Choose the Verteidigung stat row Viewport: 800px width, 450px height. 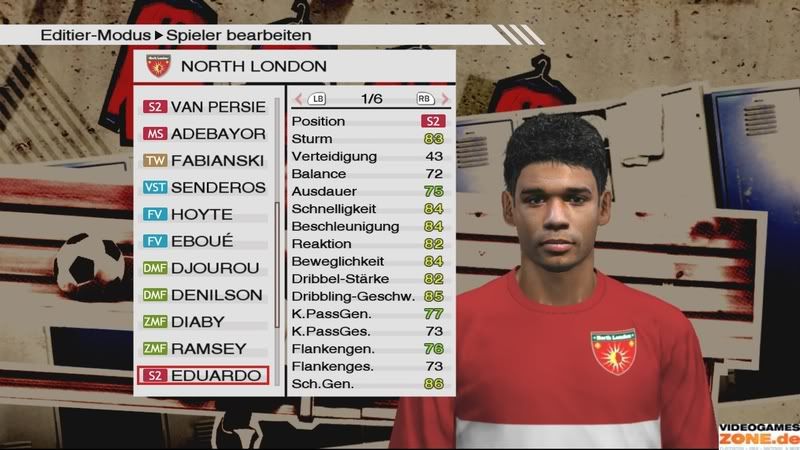(367, 156)
